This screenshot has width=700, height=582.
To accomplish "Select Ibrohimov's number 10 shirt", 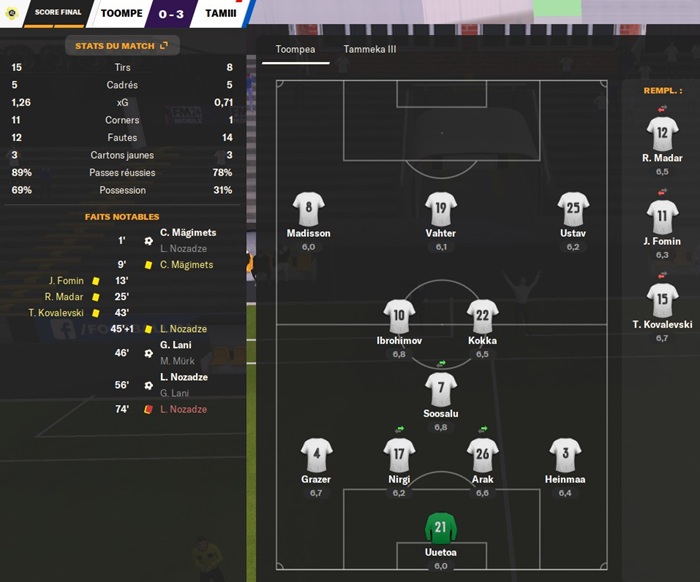I will point(399,316).
